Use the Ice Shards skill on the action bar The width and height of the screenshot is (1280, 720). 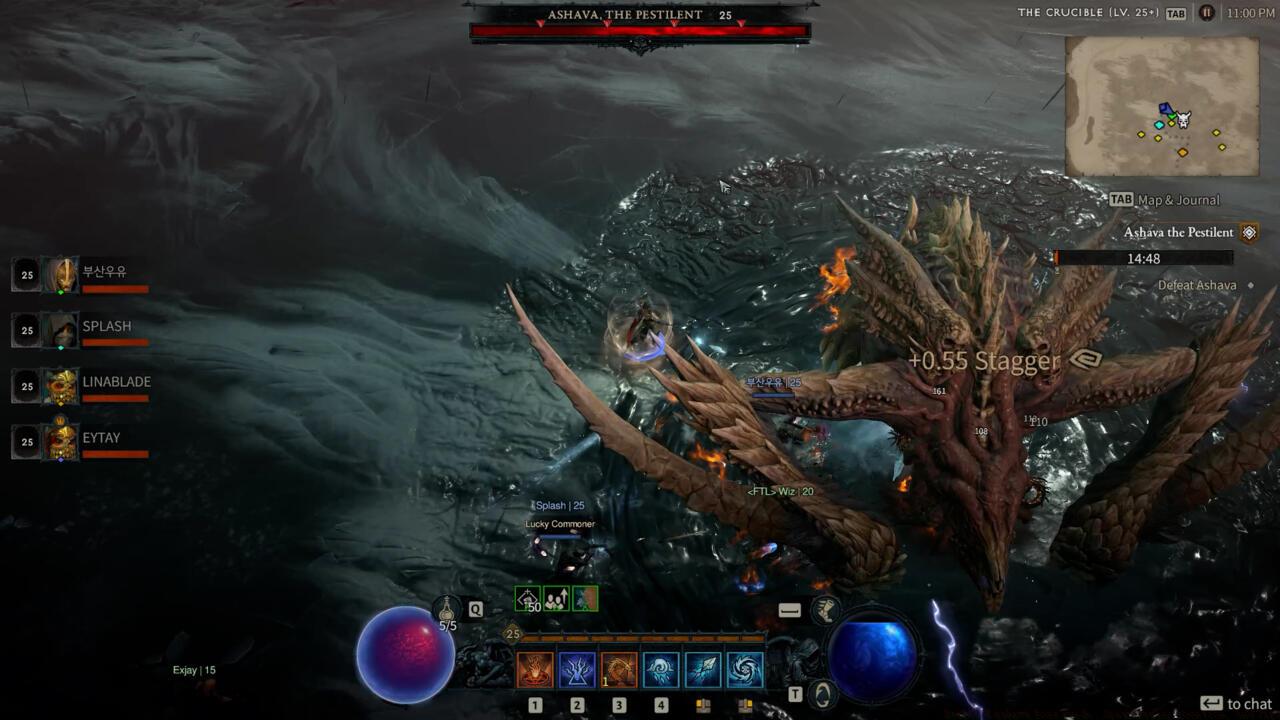704,669
